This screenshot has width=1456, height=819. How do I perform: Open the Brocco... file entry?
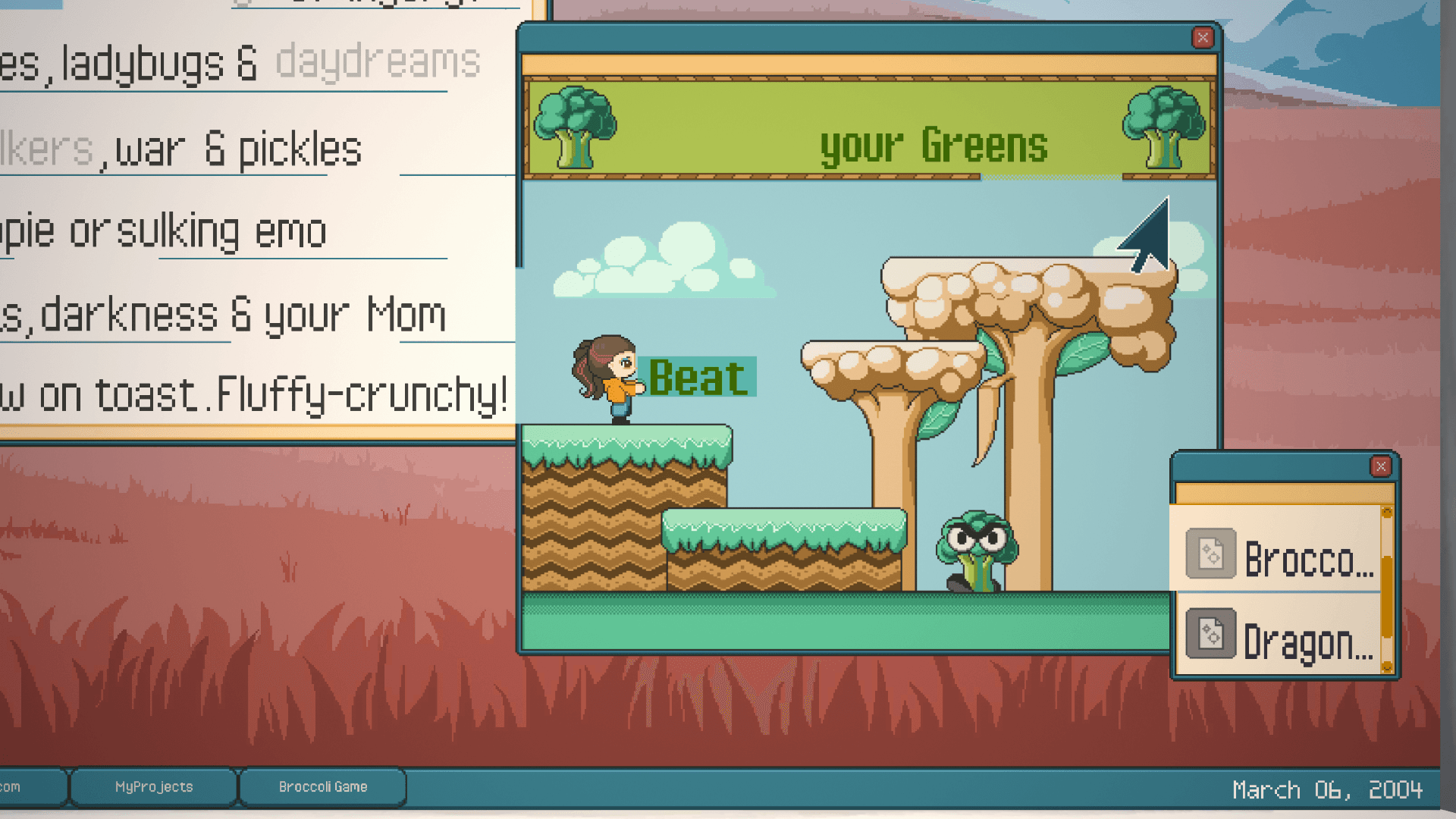(1280, 557)
